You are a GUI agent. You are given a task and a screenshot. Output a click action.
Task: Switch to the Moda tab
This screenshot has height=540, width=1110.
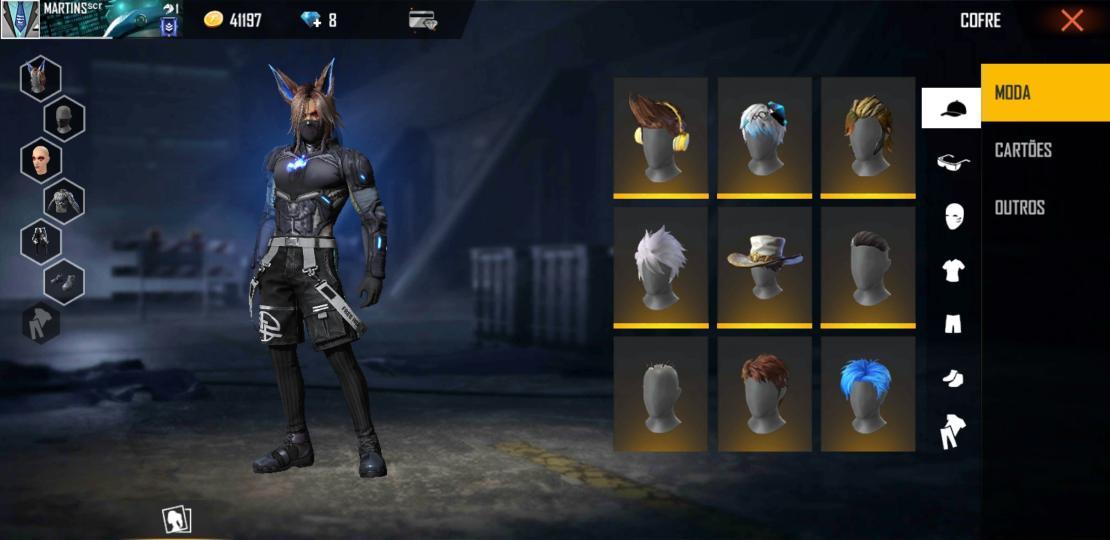(x=1044, y=93)
